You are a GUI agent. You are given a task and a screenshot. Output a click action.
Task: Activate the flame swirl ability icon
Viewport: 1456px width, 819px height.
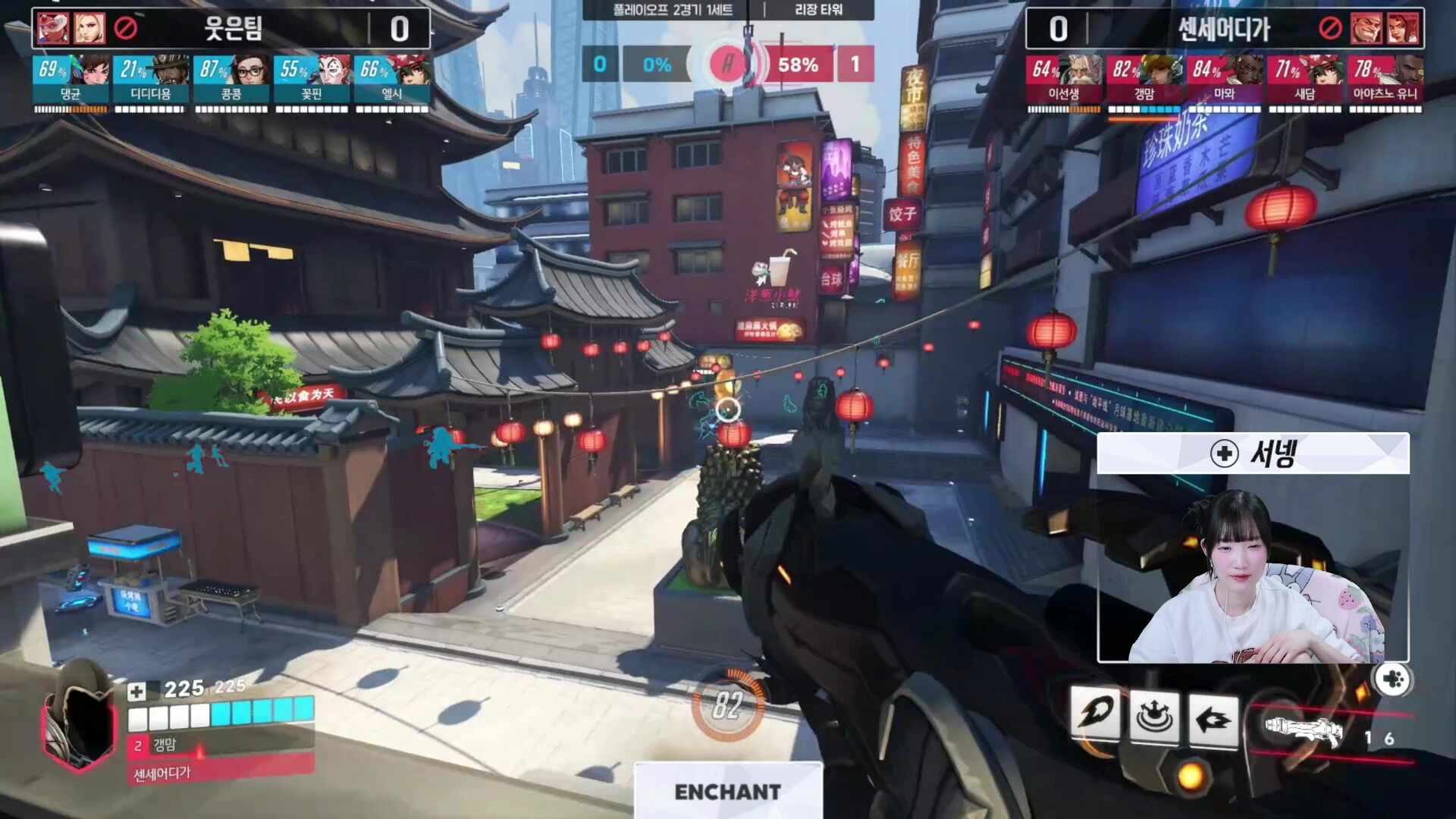1095,714
